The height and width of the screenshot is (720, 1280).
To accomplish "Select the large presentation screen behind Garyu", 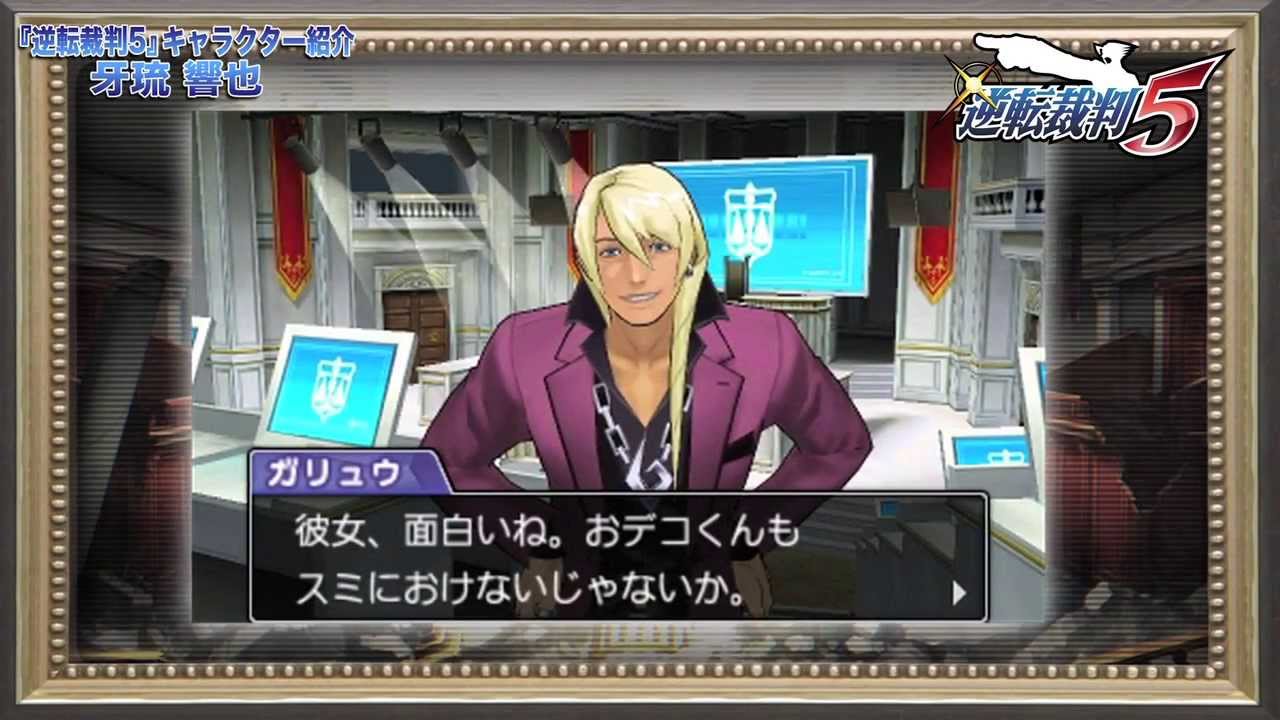I will click(x=780, y=225).
